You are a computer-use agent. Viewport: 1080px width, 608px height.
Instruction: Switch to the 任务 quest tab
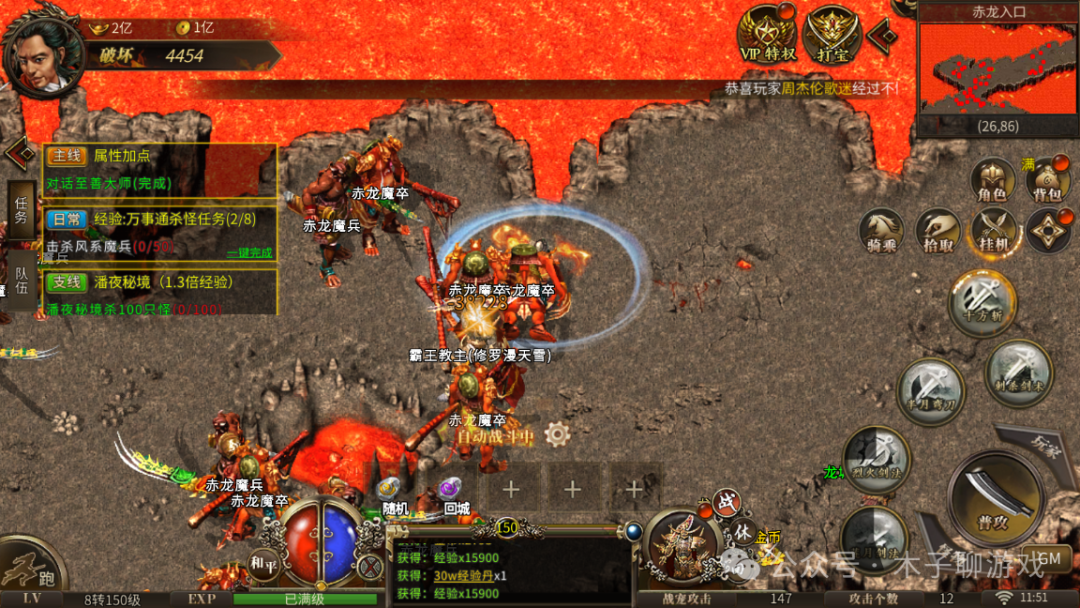[20, 209]
